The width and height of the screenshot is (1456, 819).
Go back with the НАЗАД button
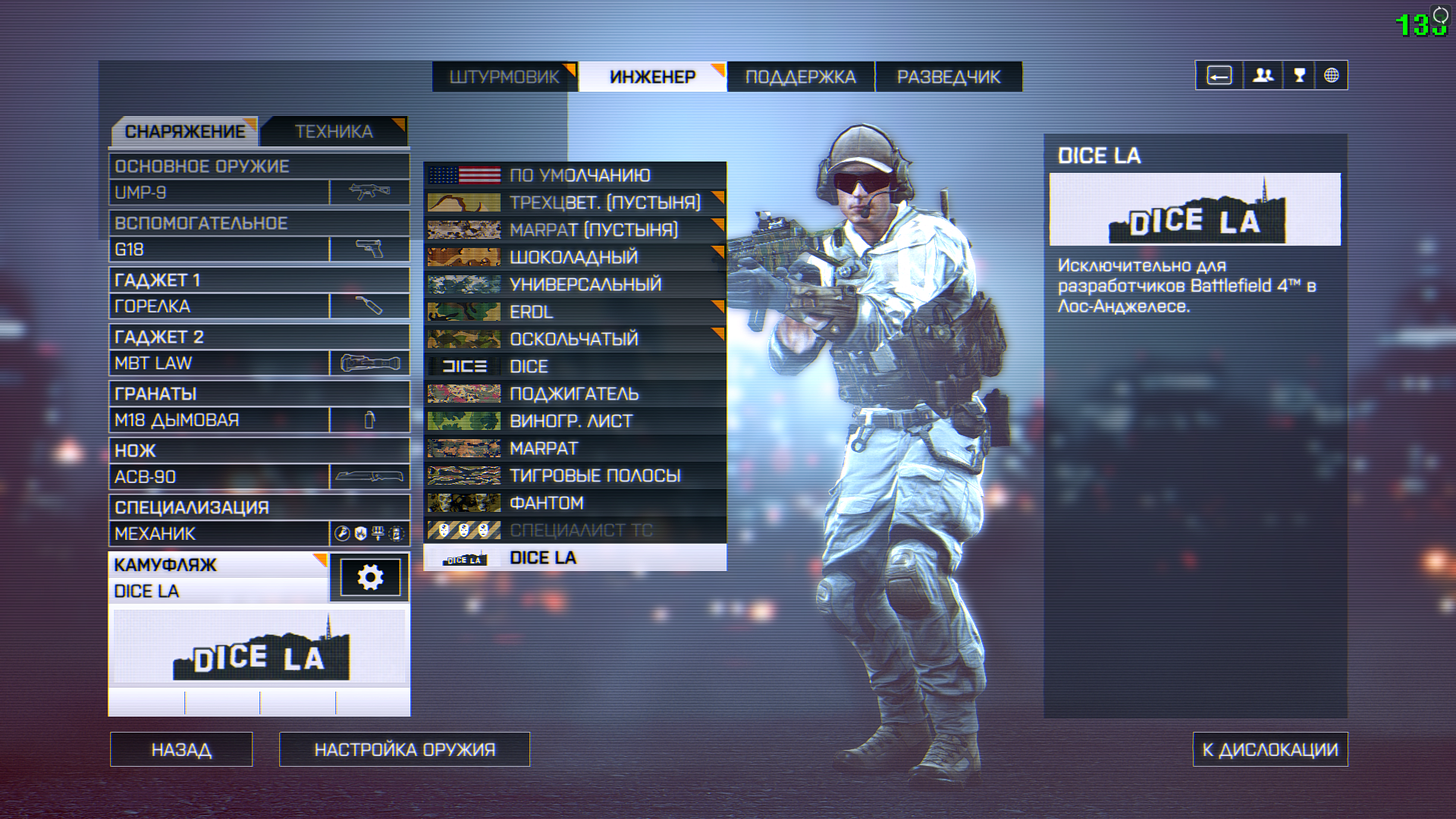pos(181,749)
